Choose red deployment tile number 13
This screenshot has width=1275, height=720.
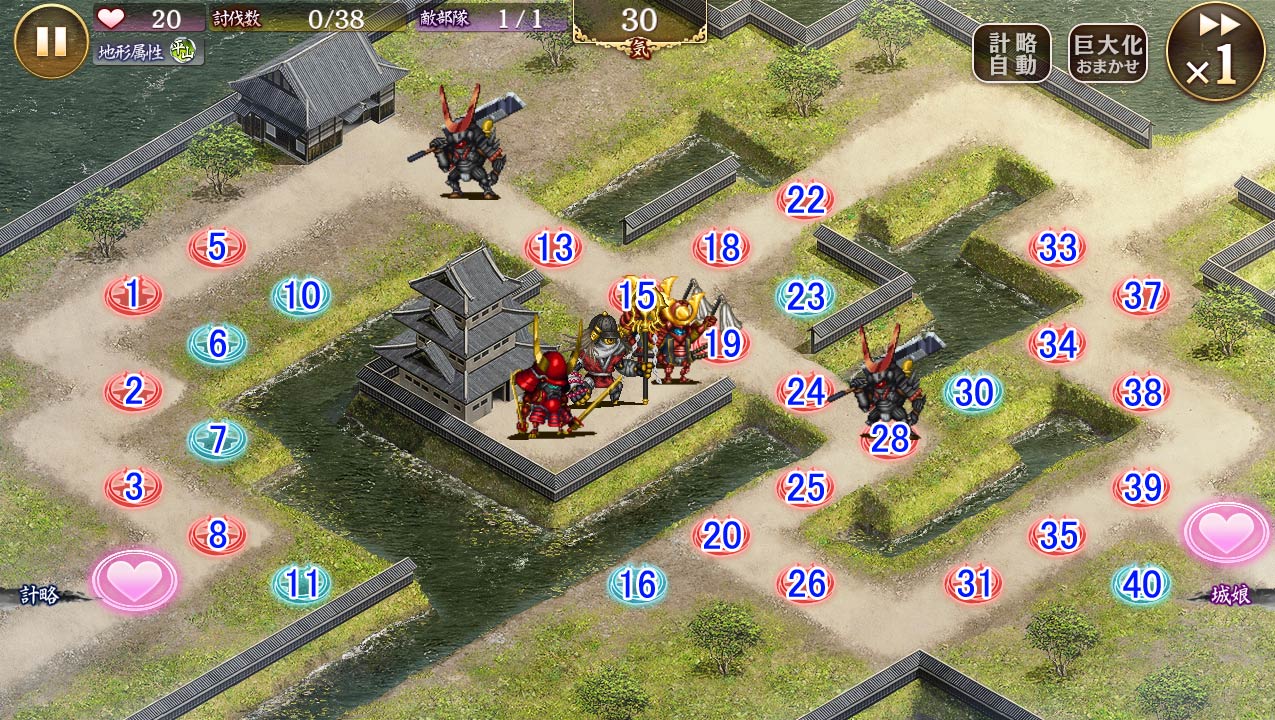[x=553, y=248]
